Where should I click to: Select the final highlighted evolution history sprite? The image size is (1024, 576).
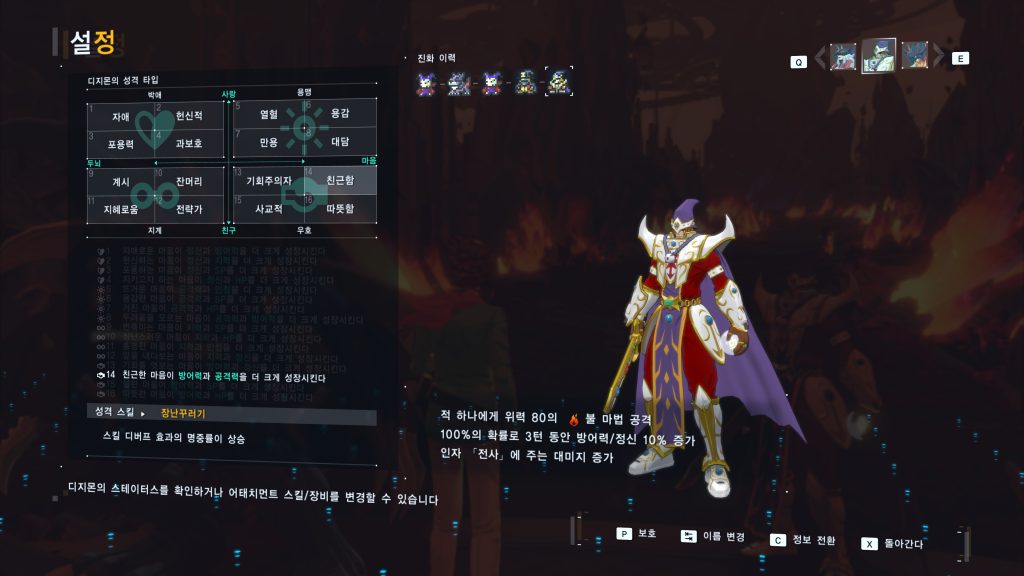click(558, 82)
